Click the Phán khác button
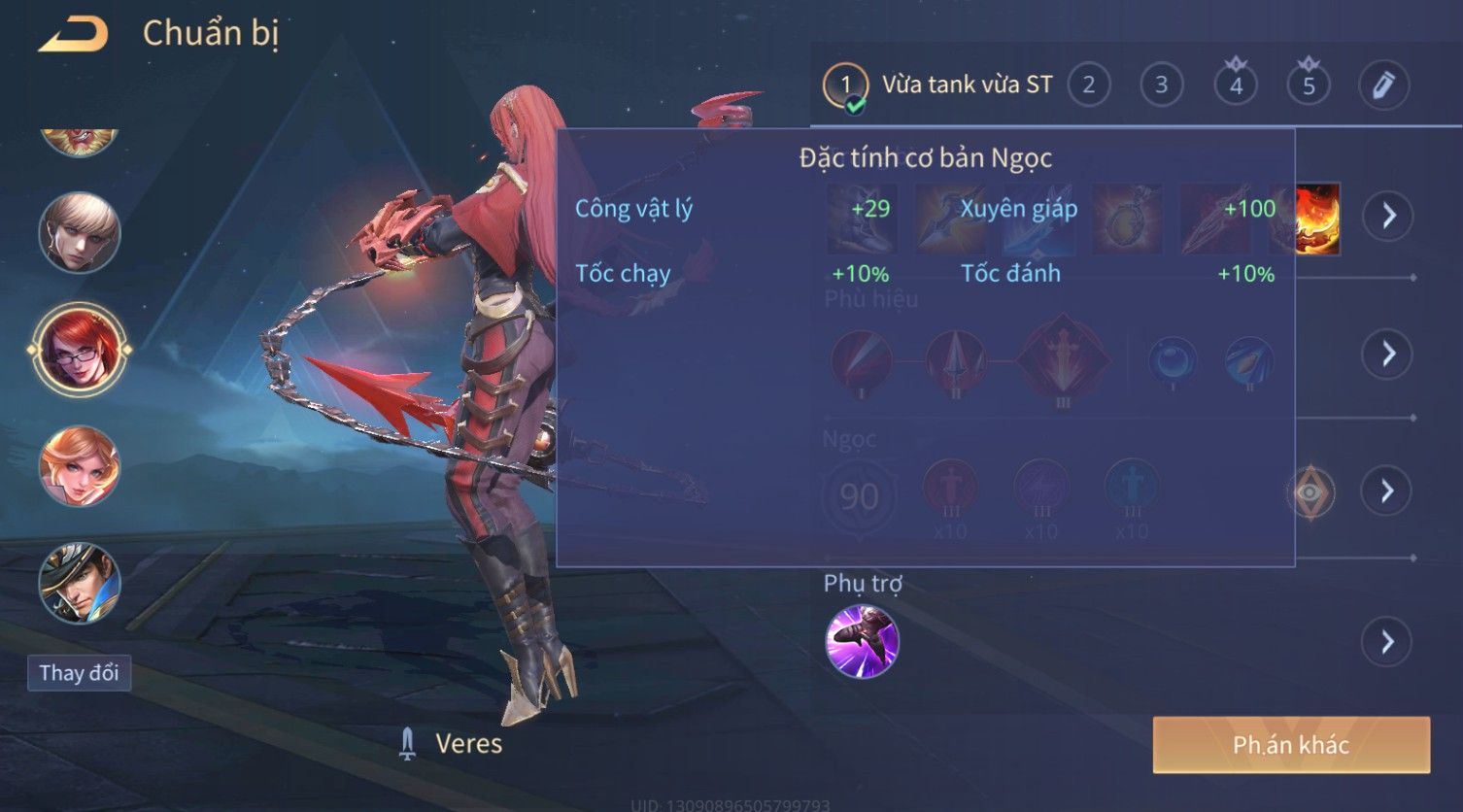Image resolution: width=1463 pixels, height=812 pixels. click(x=1291, y=745)
